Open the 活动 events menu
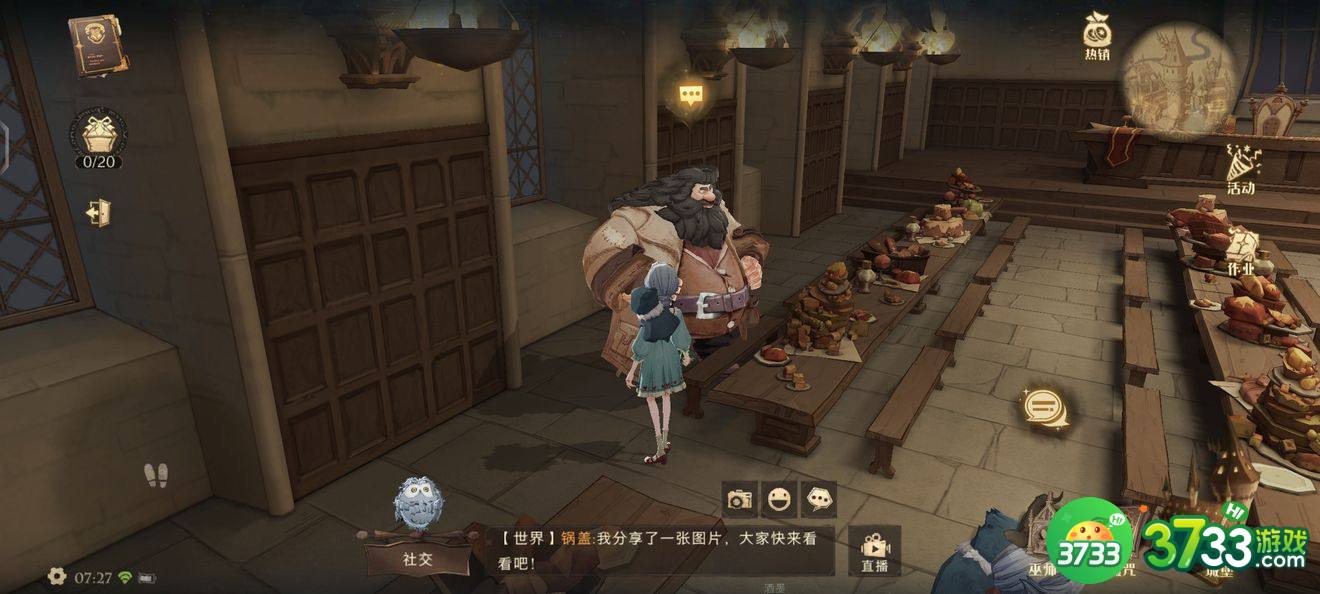Image resolution: width=1320 pixels, height=594 pixels. point(1242,166)
